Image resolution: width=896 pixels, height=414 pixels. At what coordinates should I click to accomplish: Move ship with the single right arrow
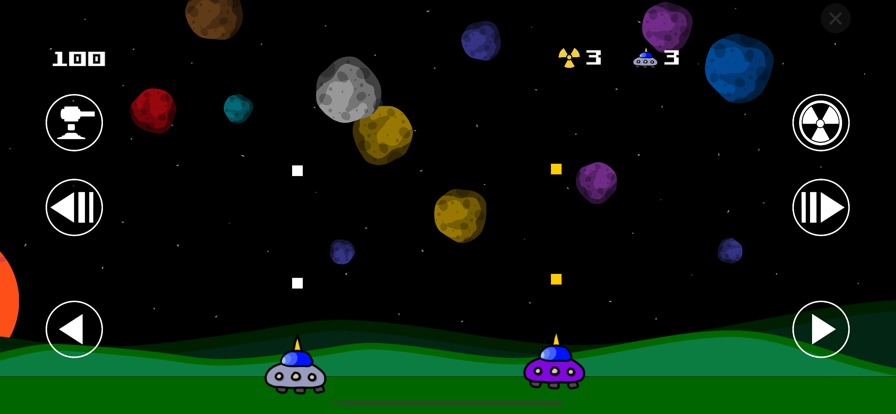pyautogui.click(x=821, y=329)
